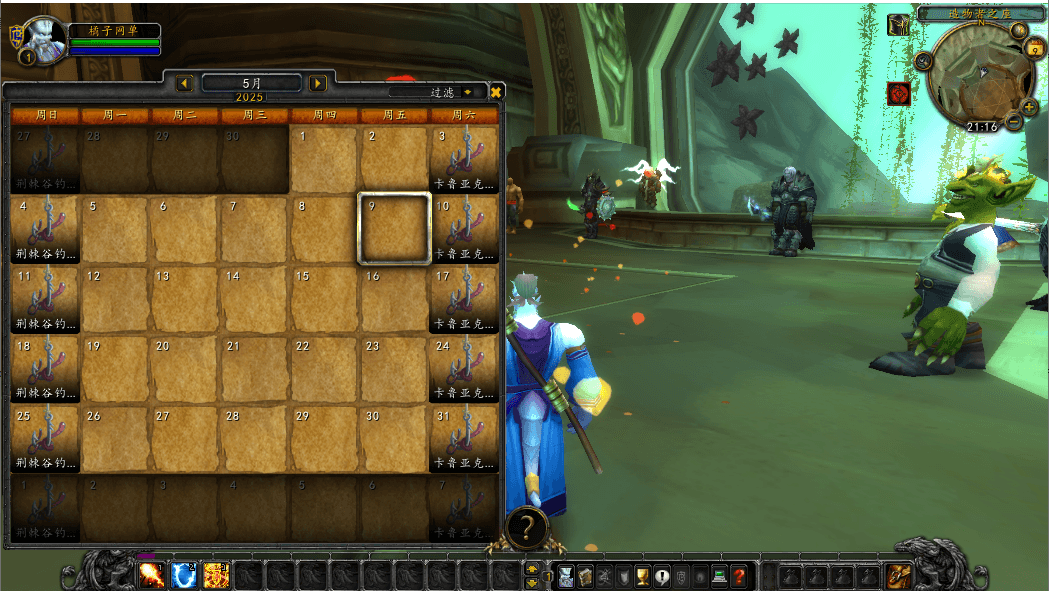Screen dimensions: 1049x591
Task: Zoom in the minimap
Action: 1030,107
